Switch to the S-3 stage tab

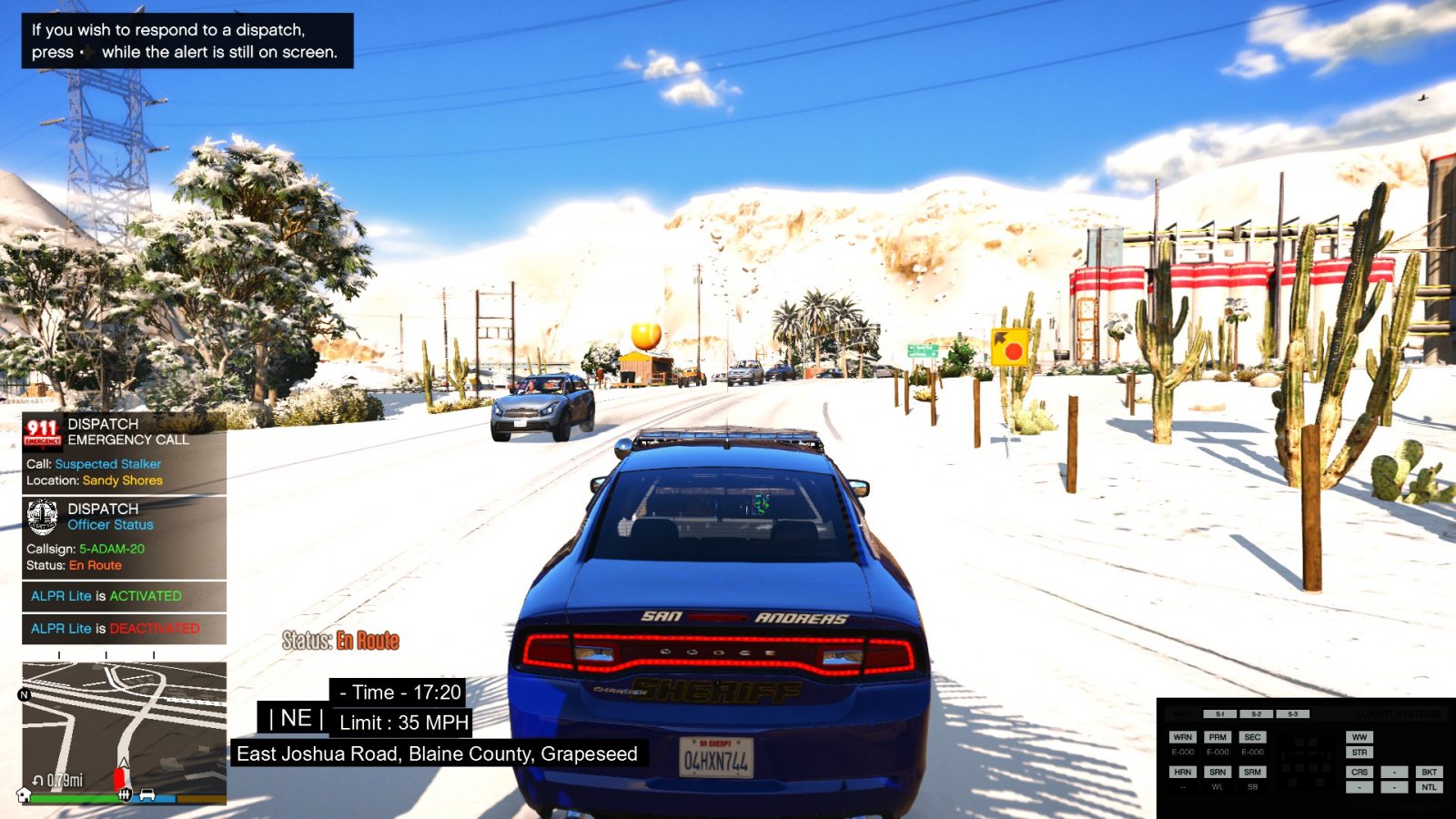(1292, 714)
